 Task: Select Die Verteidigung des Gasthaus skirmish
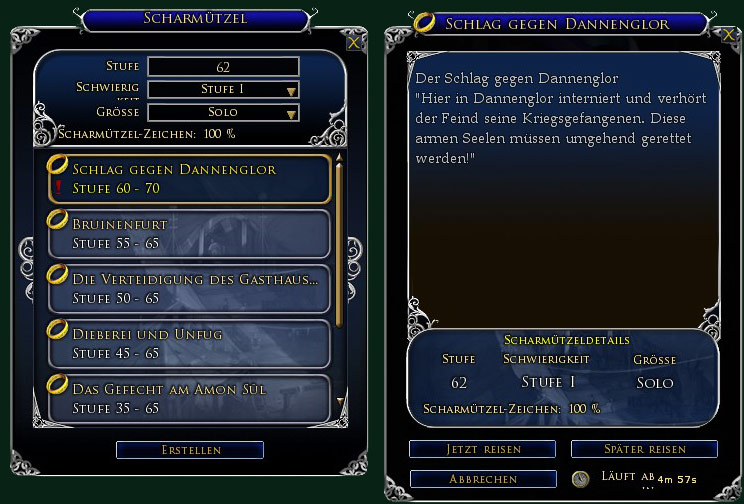click(189, 288)
